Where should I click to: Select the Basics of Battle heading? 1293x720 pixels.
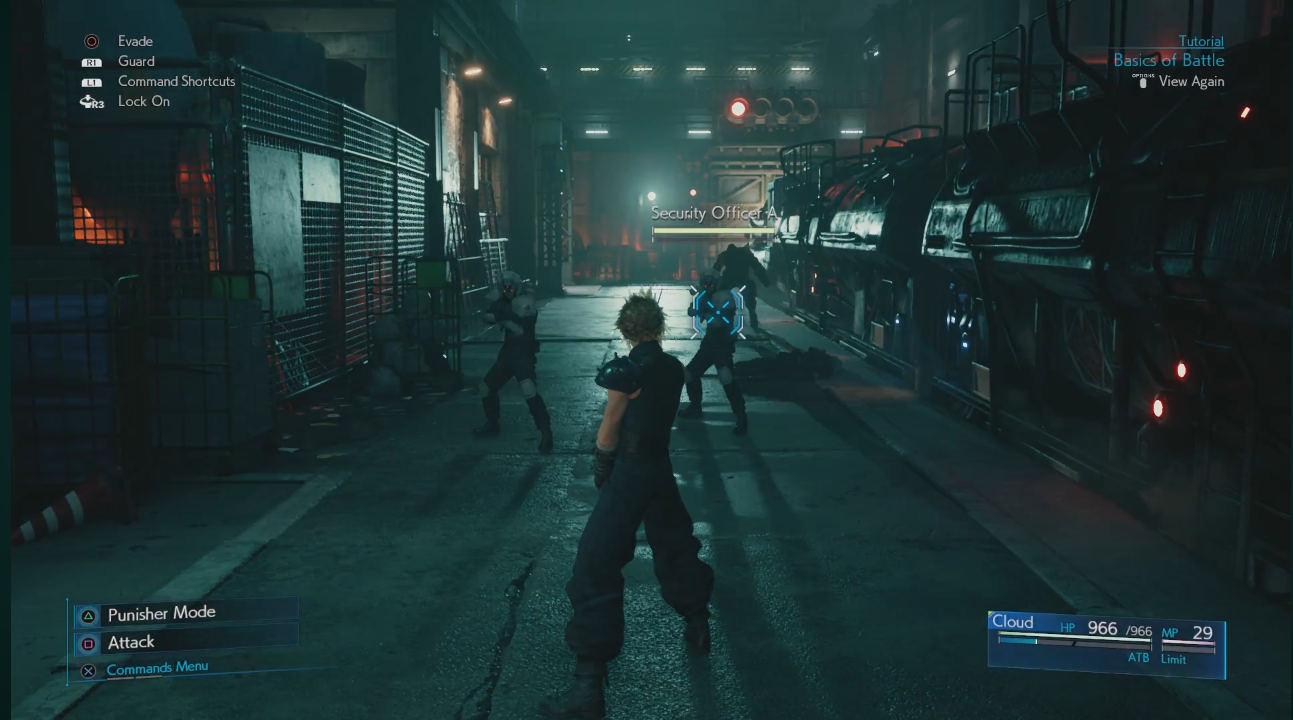(x=1168, y=60)
